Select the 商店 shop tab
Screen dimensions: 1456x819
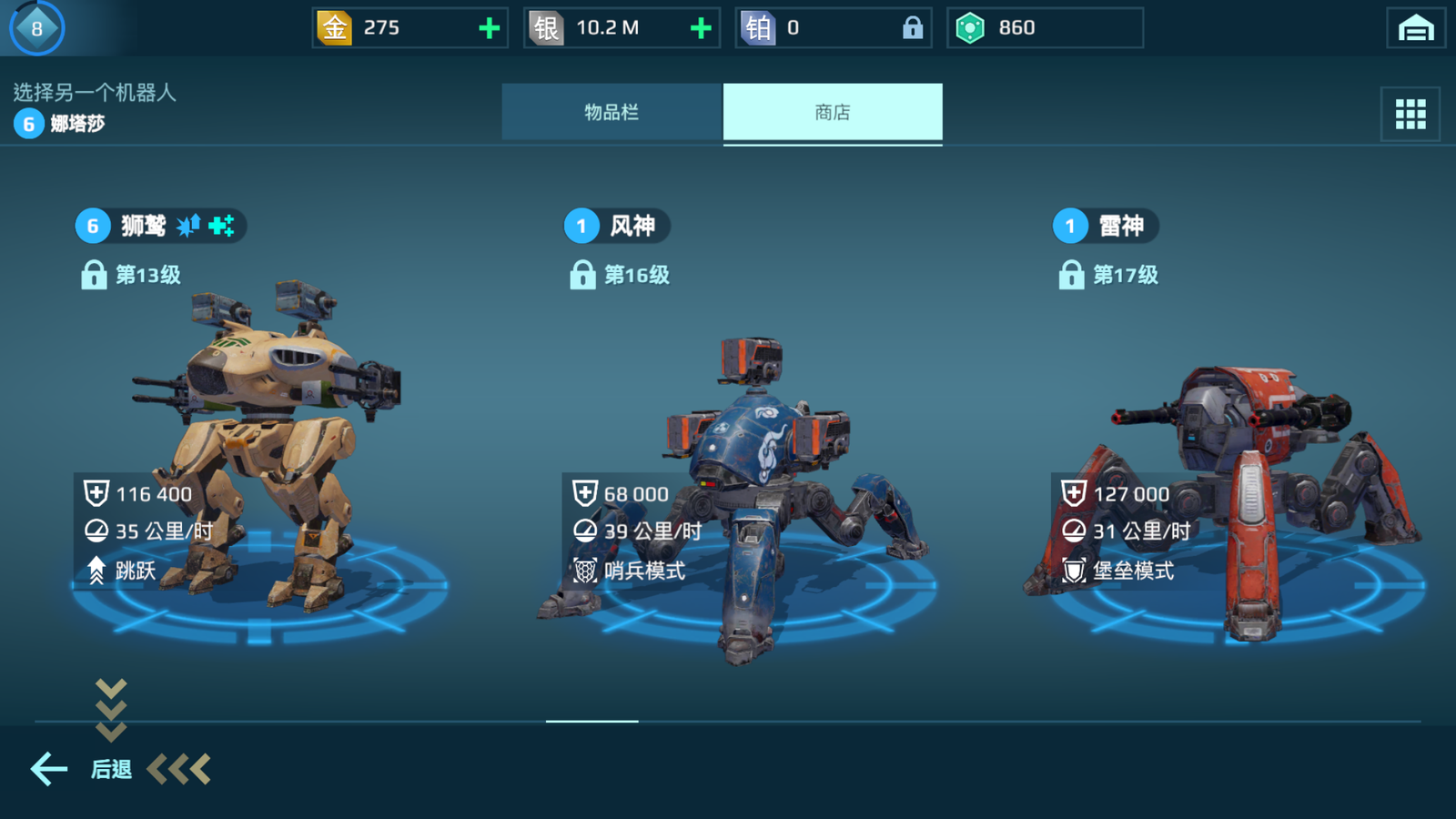pyautogui.click(x=833, y=112)
